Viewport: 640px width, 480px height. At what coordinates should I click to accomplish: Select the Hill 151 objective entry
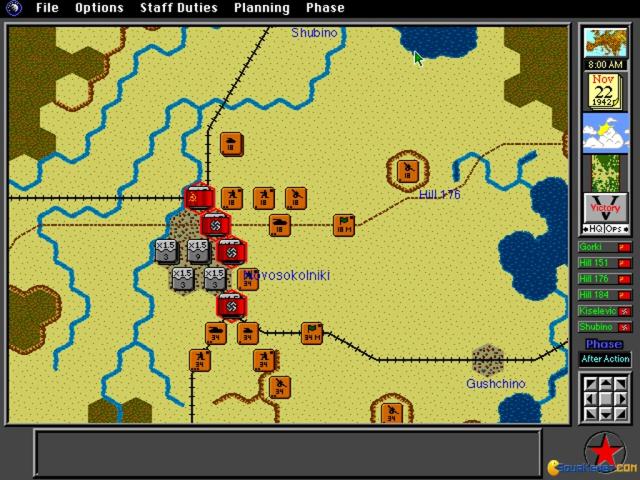click(x=605, y=263)
